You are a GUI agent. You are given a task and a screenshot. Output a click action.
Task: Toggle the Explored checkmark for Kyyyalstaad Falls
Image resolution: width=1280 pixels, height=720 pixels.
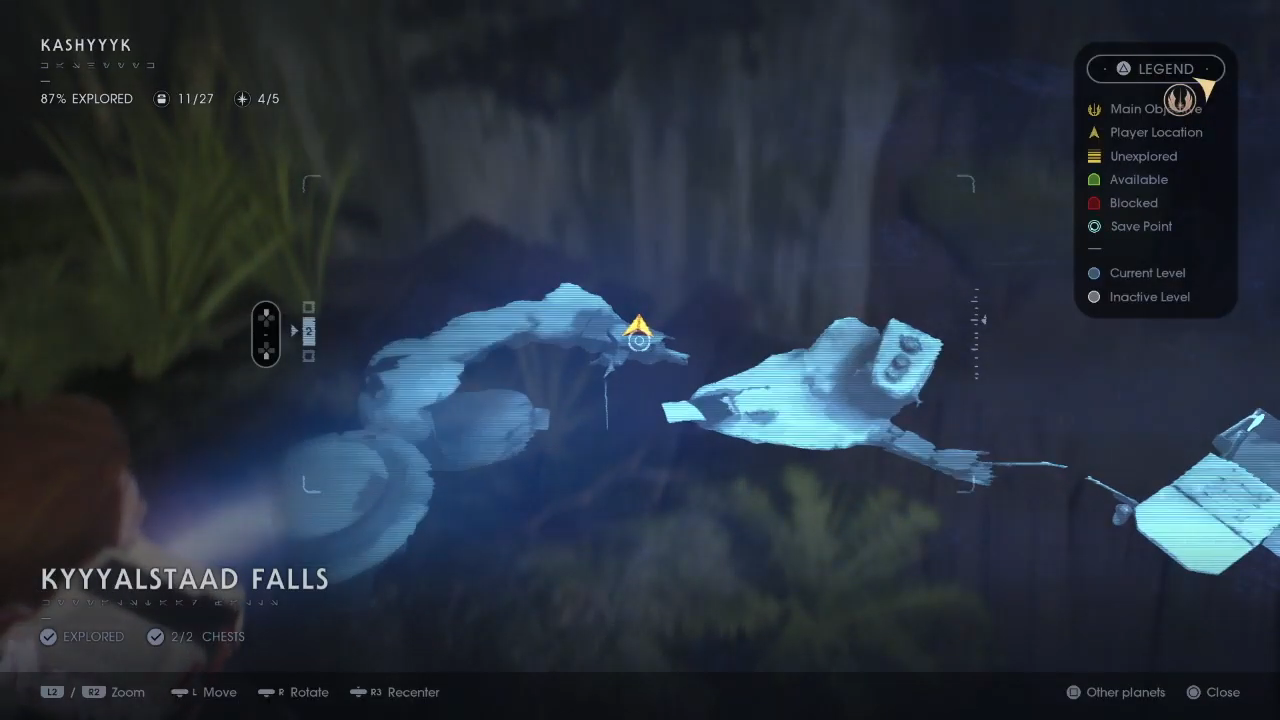48,636
